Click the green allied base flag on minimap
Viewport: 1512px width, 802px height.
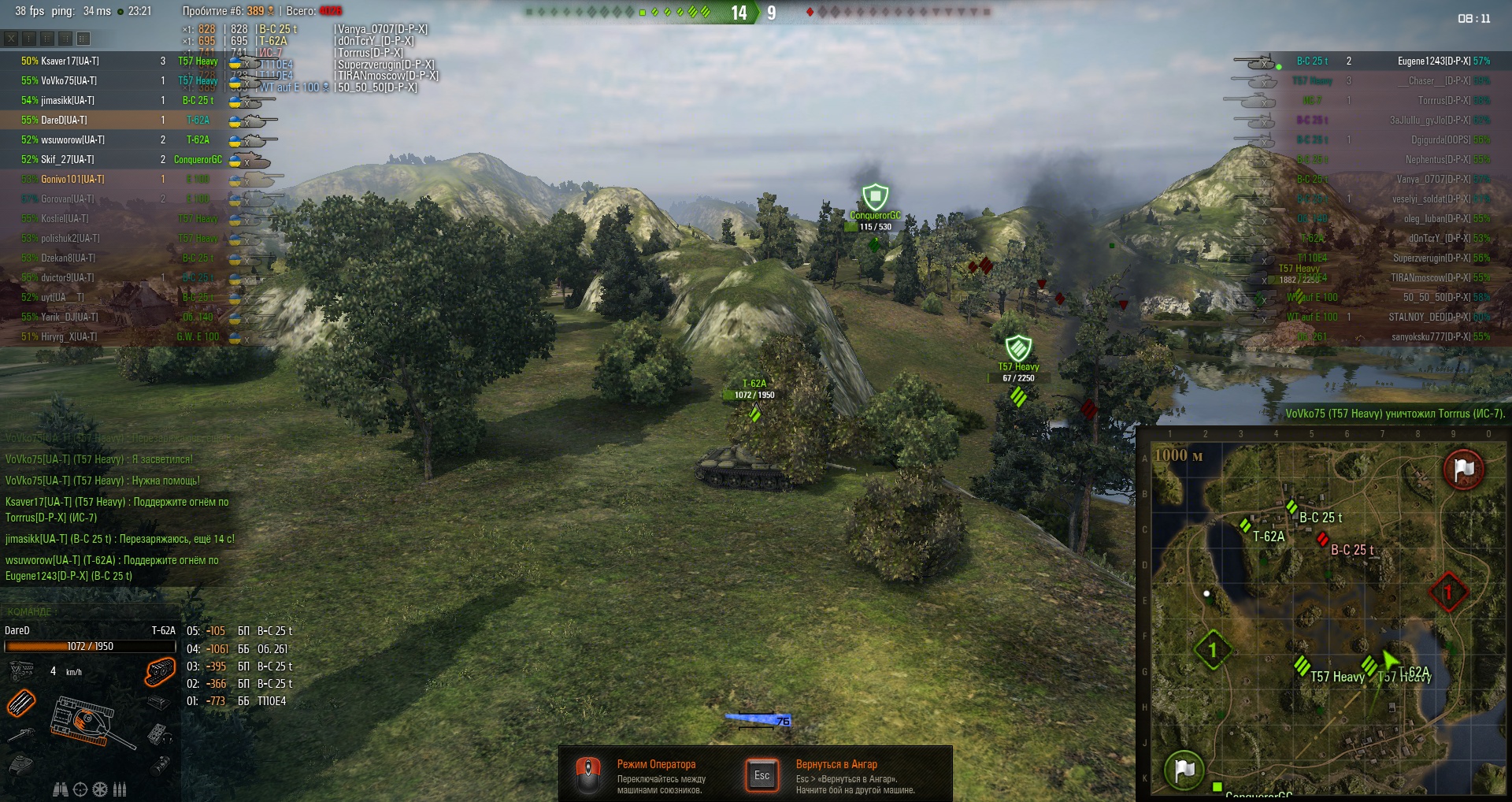click(x=1184, y=769)
